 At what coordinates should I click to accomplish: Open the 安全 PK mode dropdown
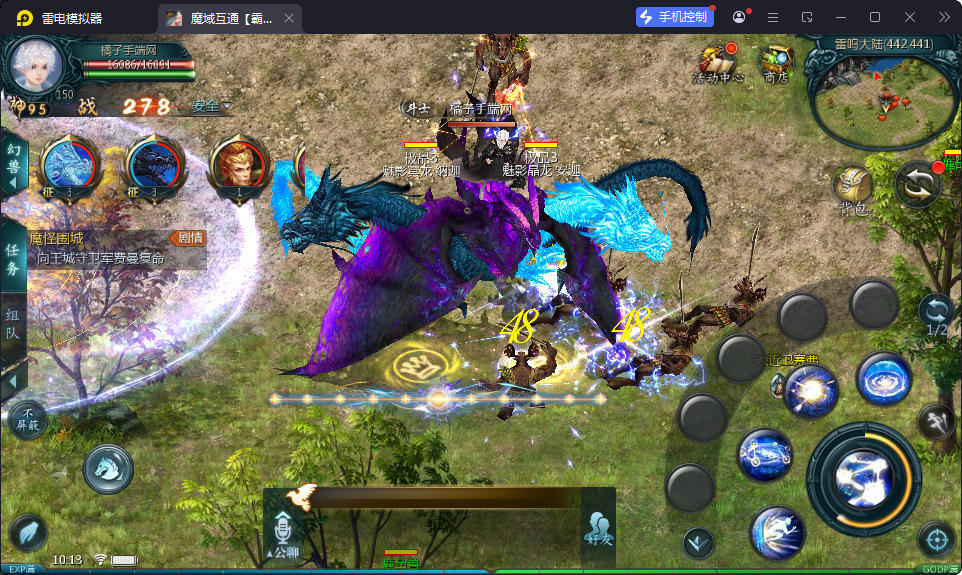211,106
